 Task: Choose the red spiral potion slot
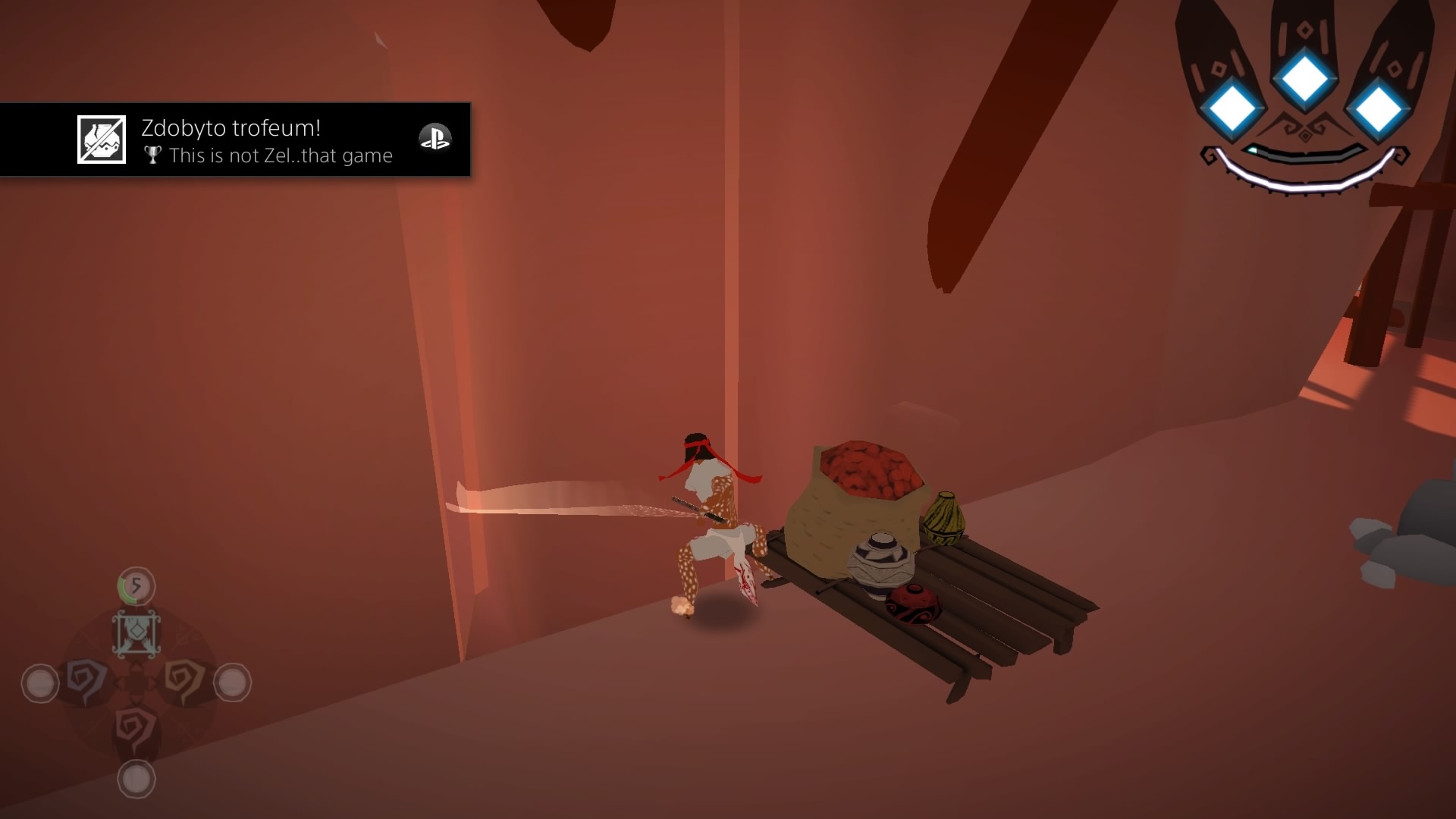pos(136,730)
